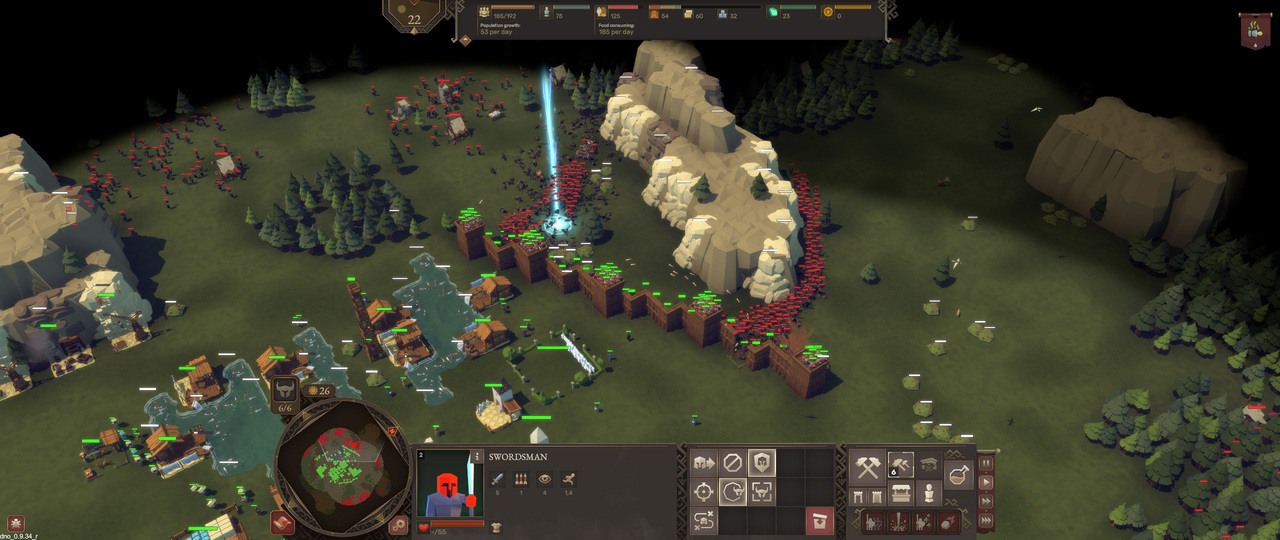Choose the move command helmet-arrow icon
Viewport: 1280px width, 540px height.
(704, 463)
